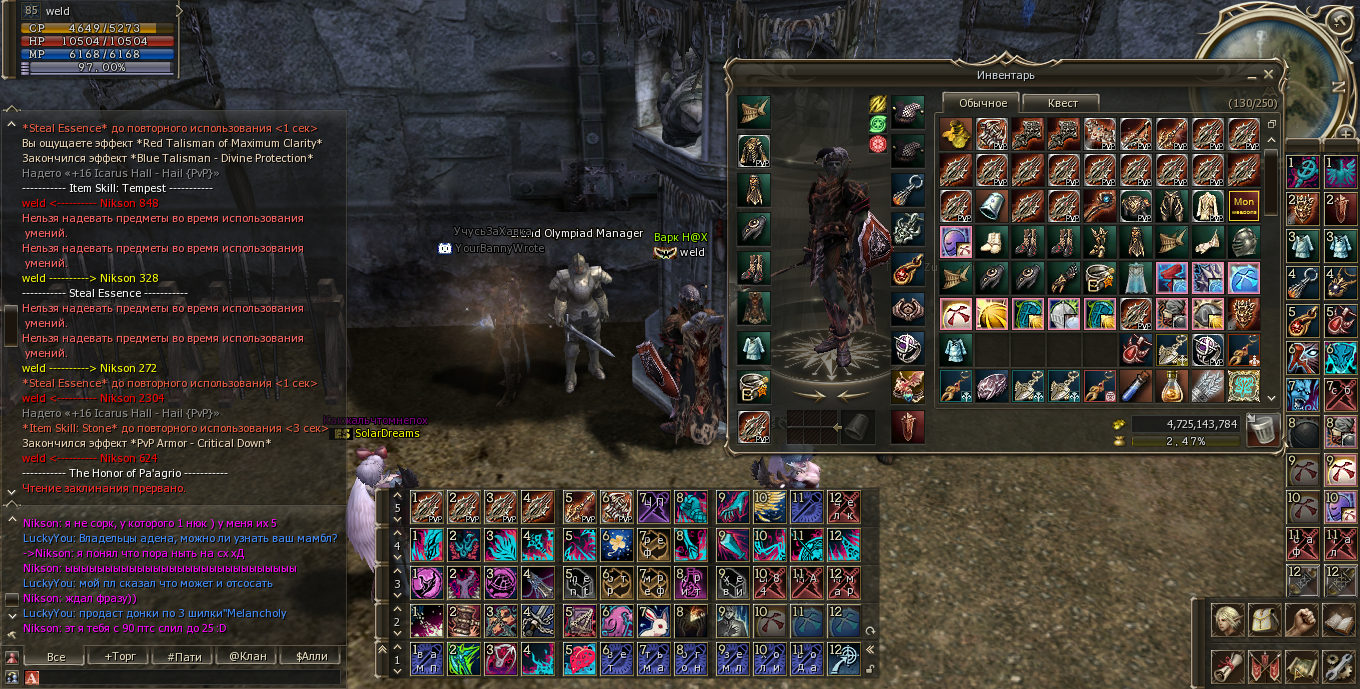Open the world map scroll button

(1301, 665)
